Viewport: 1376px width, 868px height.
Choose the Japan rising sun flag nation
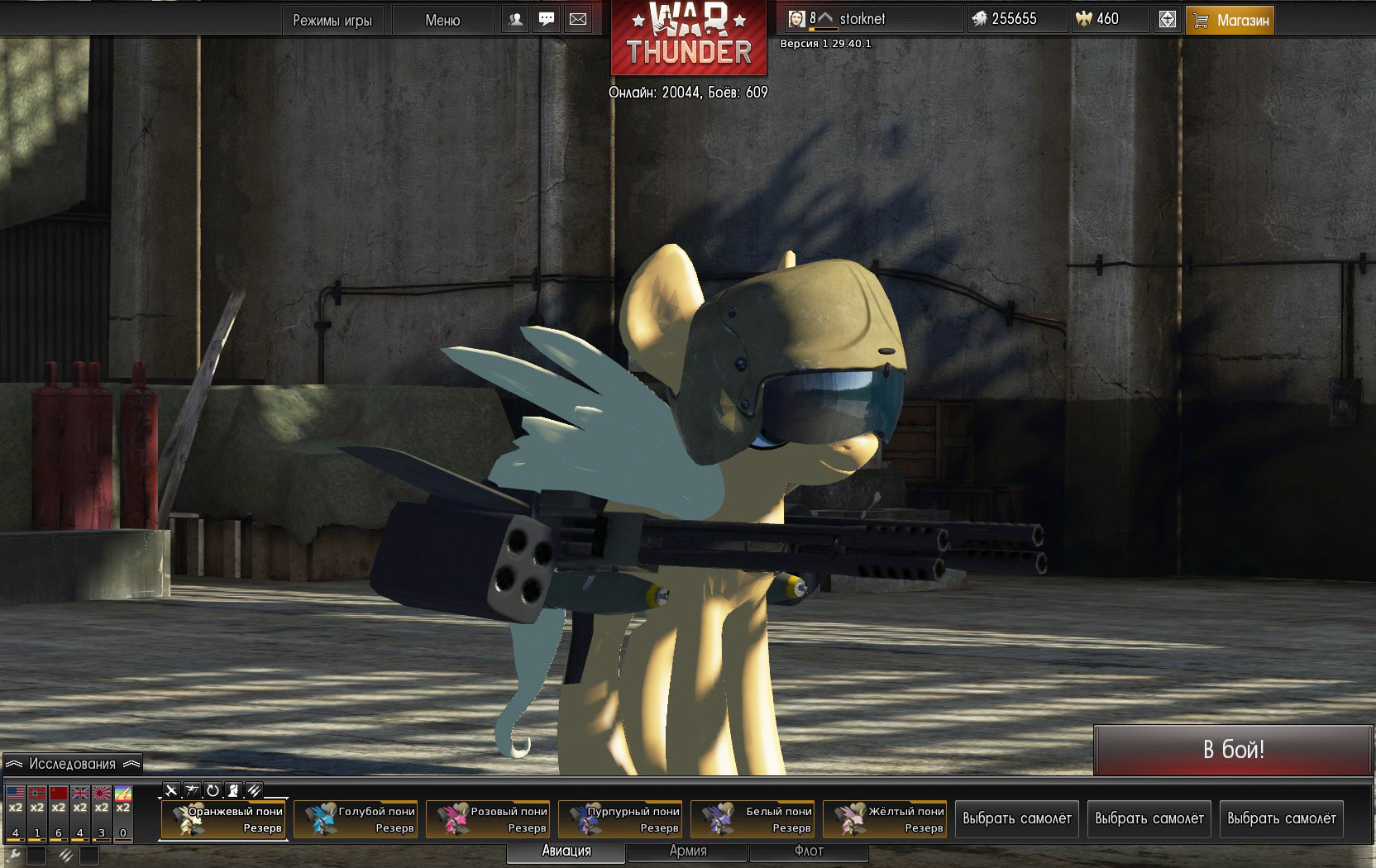(x=102, y=794)
